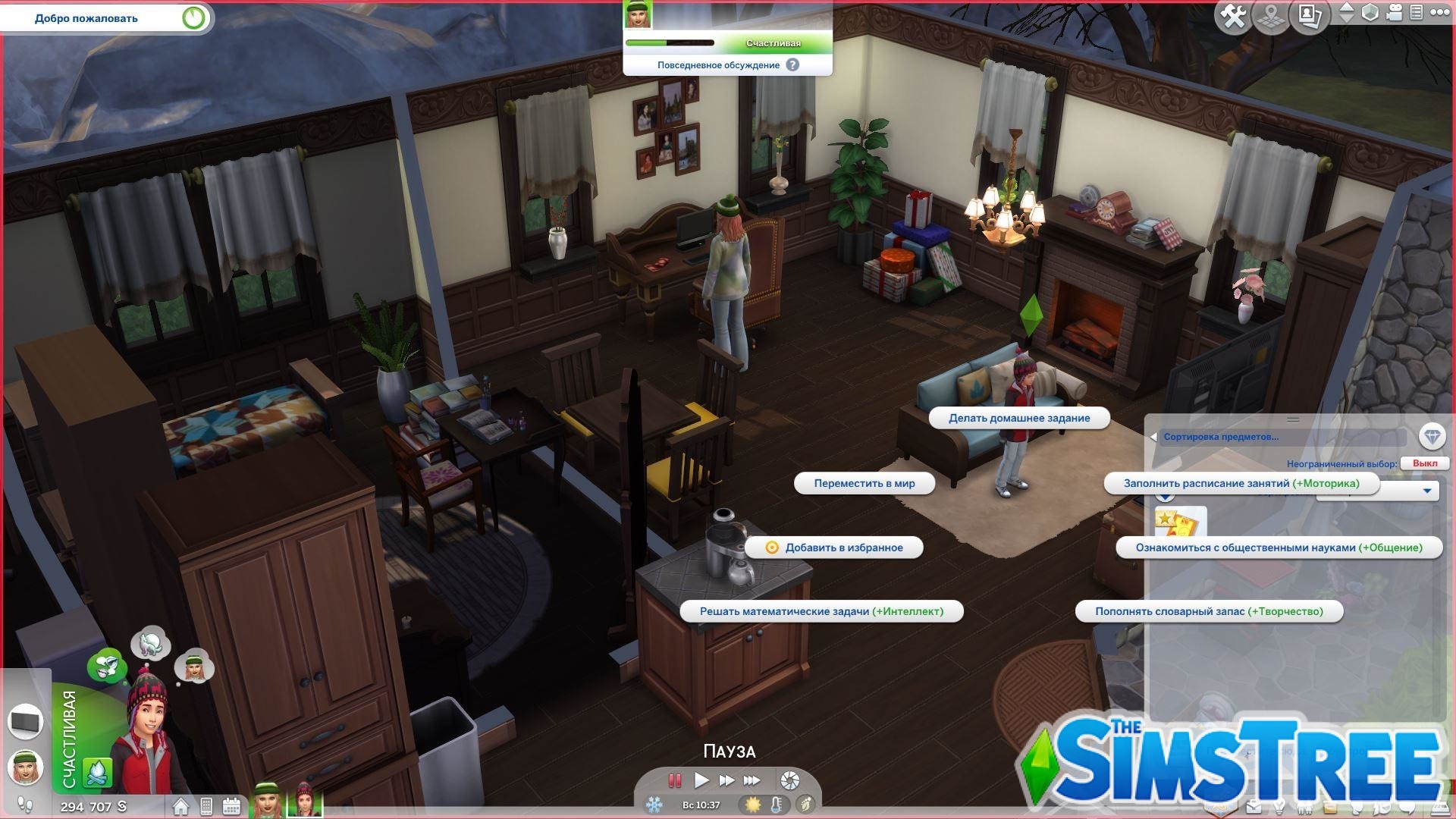Click 'Добавить в избранное' with the star

tap(834, 547)
